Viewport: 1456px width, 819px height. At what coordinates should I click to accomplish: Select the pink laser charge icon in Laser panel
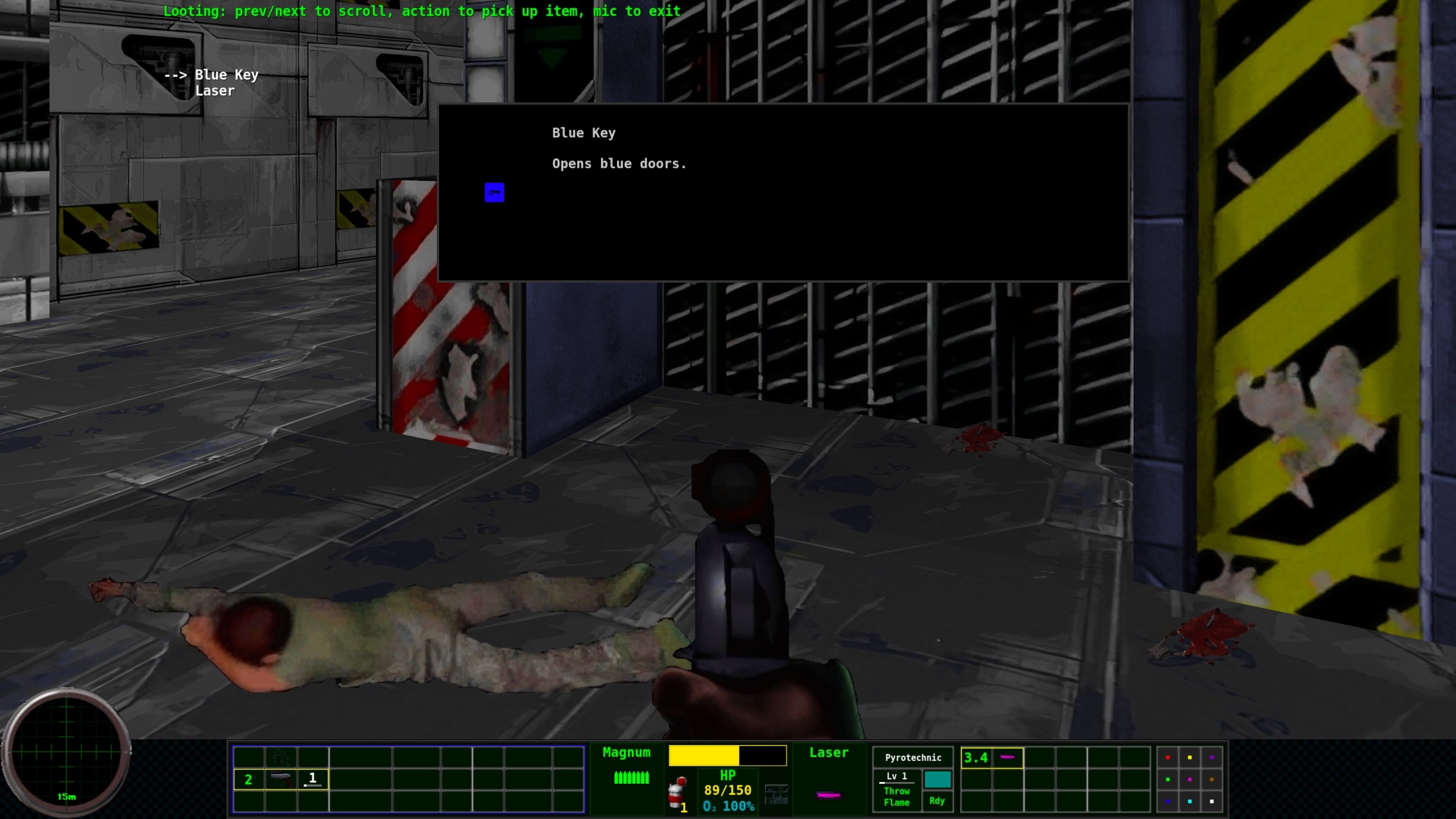pyautogui.click(x=828, y=796)
